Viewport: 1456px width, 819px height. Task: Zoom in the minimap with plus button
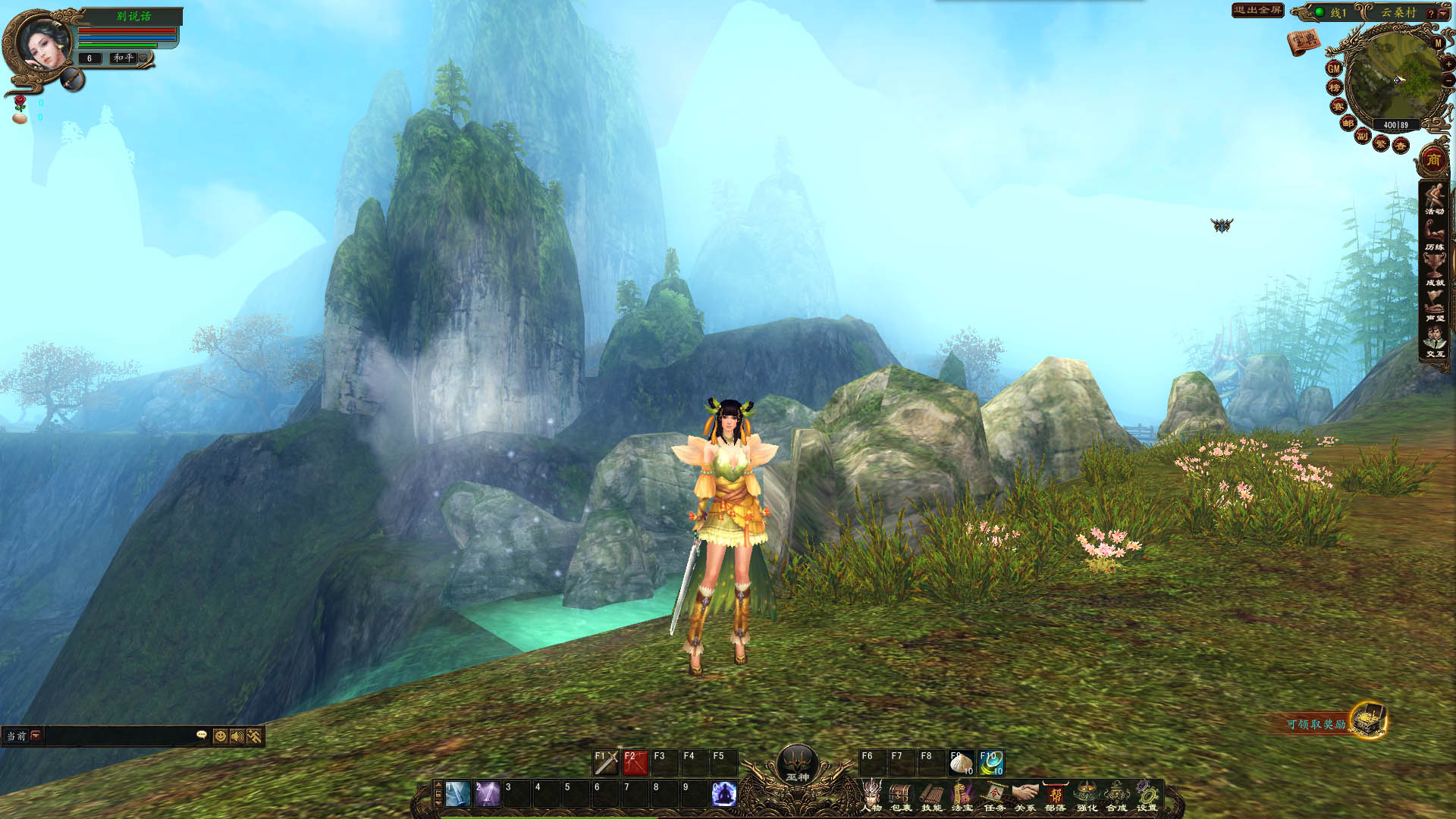pyautogui.click(x=1448, y=64)
